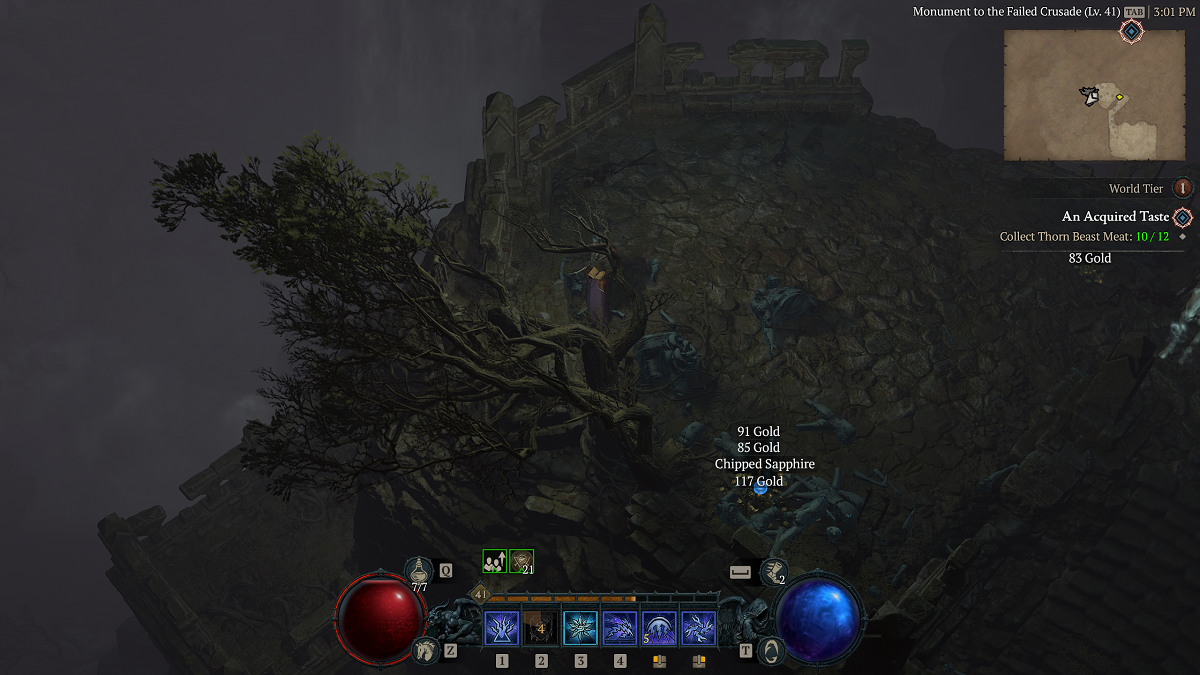The height and width of the screenshot is (675, 1200).
Task: Cast the frost star skill in slot three
Action: point(580,628)
